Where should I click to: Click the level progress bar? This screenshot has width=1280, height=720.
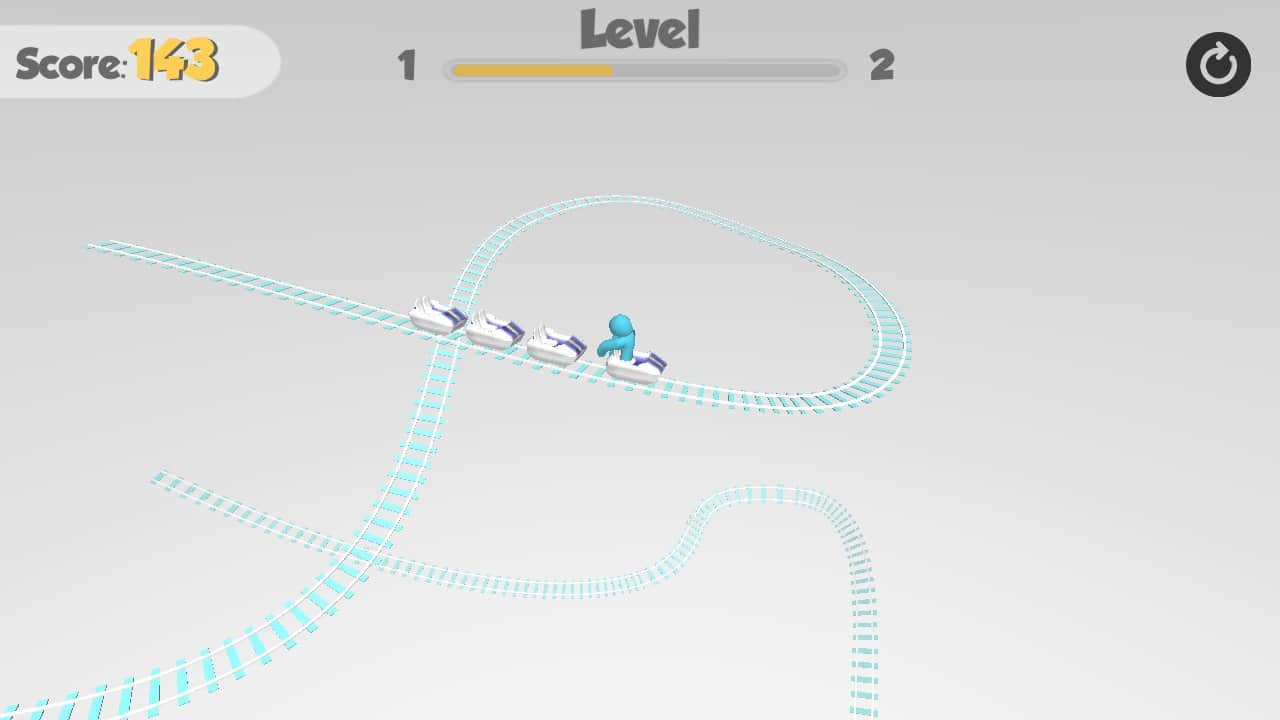(643, 70)
